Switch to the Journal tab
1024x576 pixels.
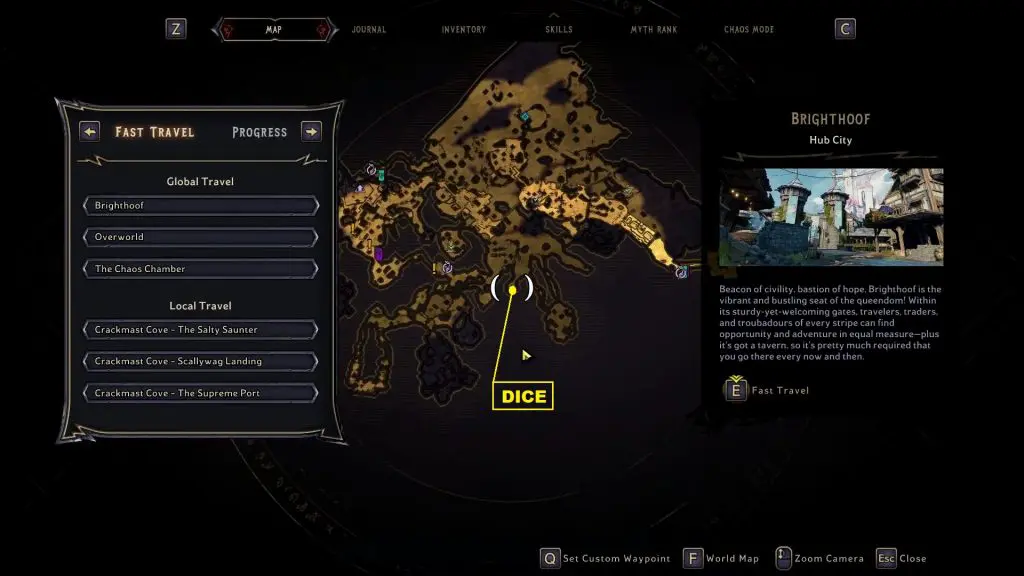[369, 30]
